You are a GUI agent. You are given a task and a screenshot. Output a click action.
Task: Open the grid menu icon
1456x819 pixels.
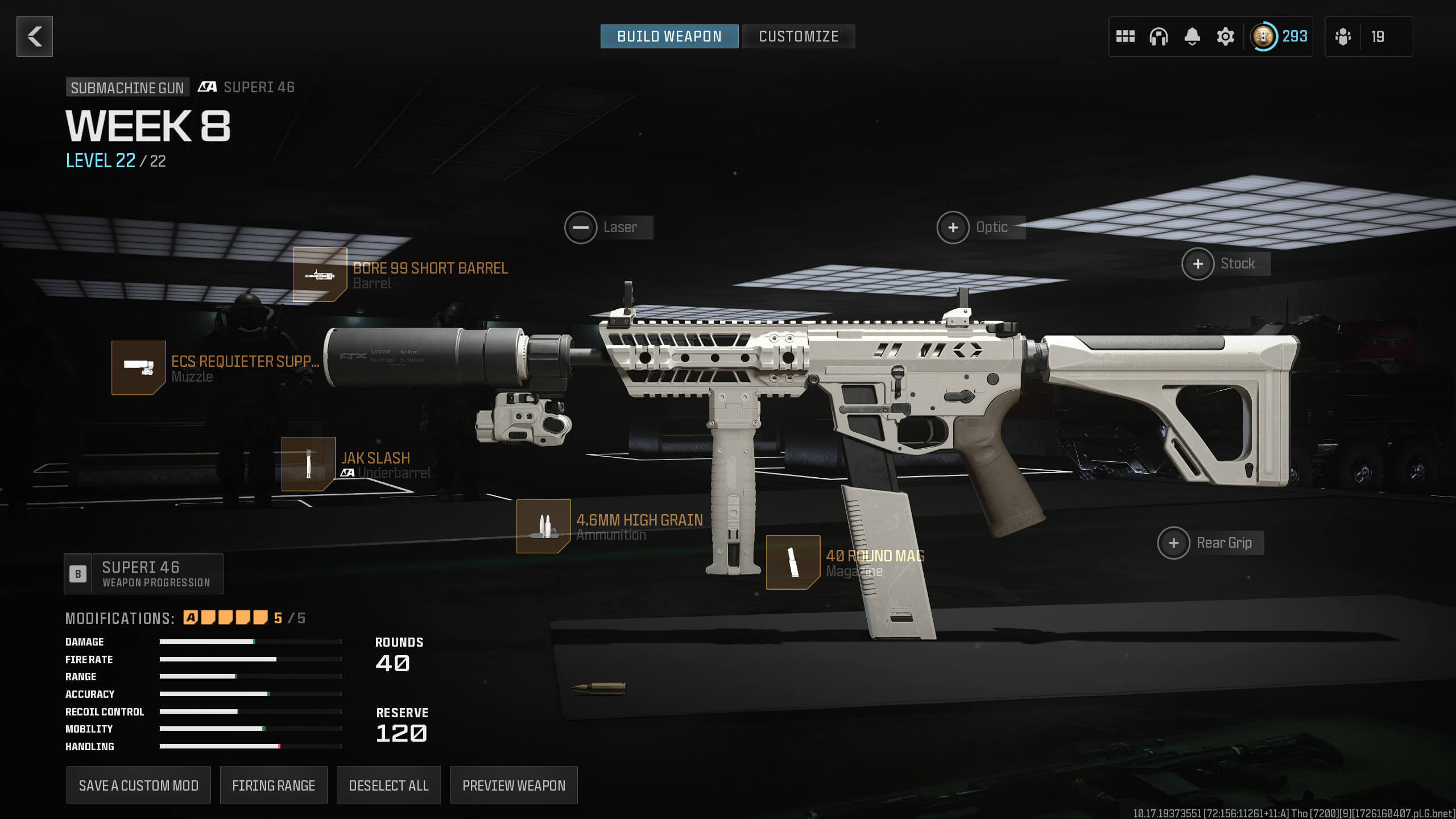coord(1125,36)
